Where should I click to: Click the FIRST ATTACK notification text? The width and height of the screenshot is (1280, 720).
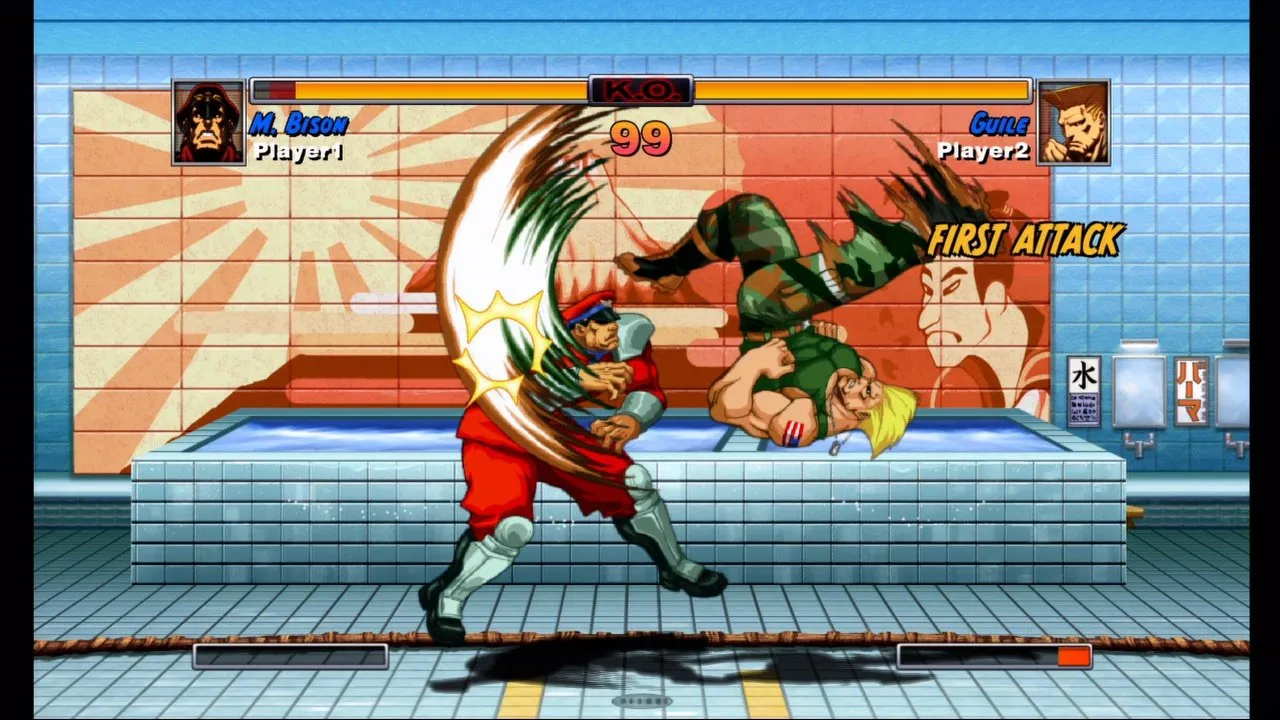tap(1025, 242)
